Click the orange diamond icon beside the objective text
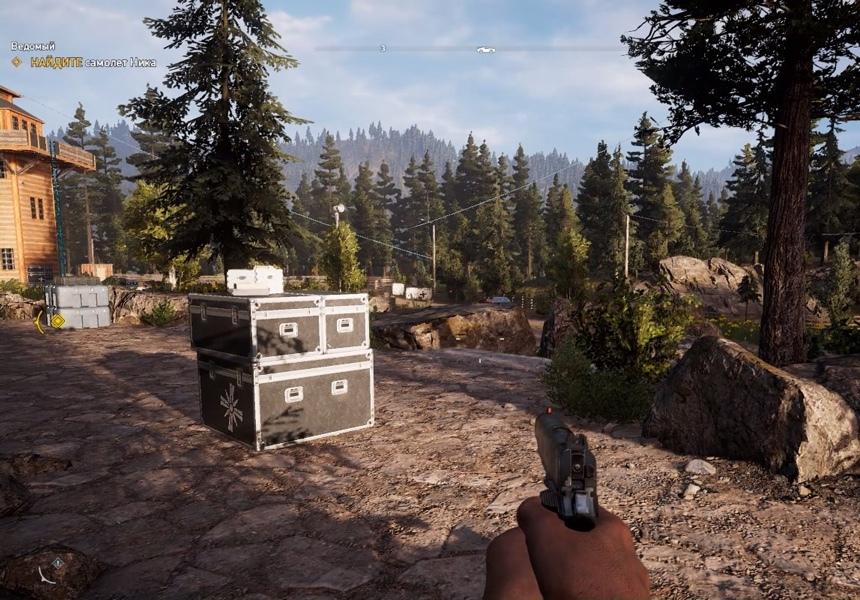The width and height of the screenshot is (860, 600). coord(16,62)
